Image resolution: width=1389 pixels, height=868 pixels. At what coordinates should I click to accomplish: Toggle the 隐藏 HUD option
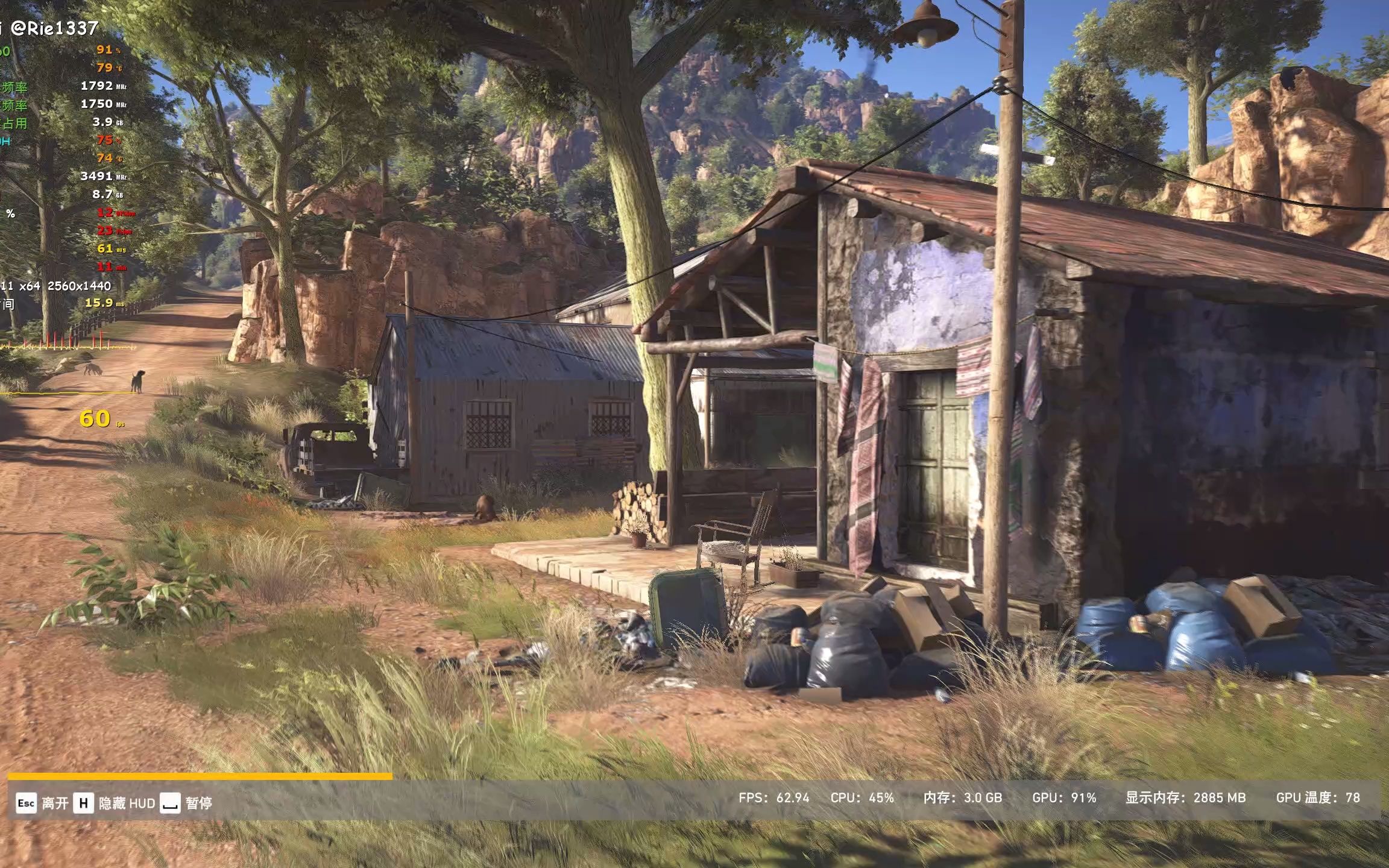tap(115, 804)
